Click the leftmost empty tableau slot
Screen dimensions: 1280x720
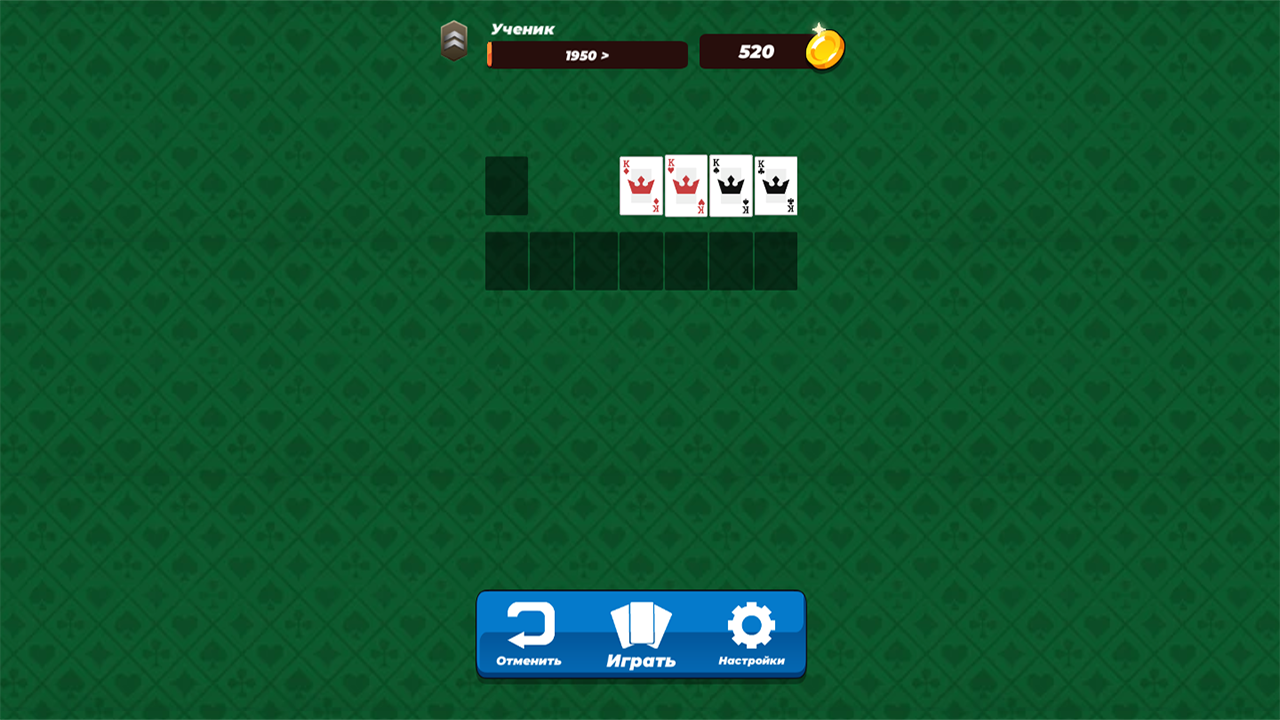point(506,261)
